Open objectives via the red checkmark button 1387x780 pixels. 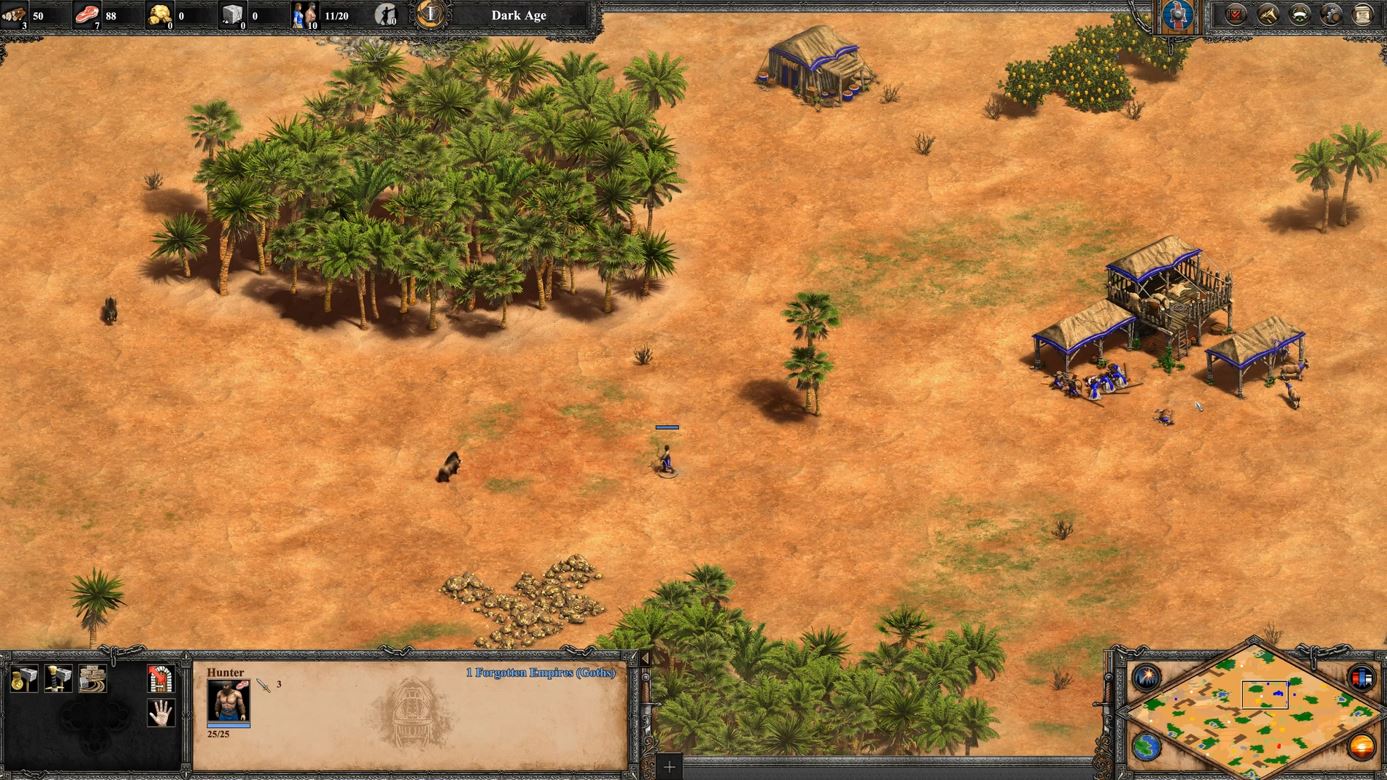pyautogui.click(x=1236, y=15)
